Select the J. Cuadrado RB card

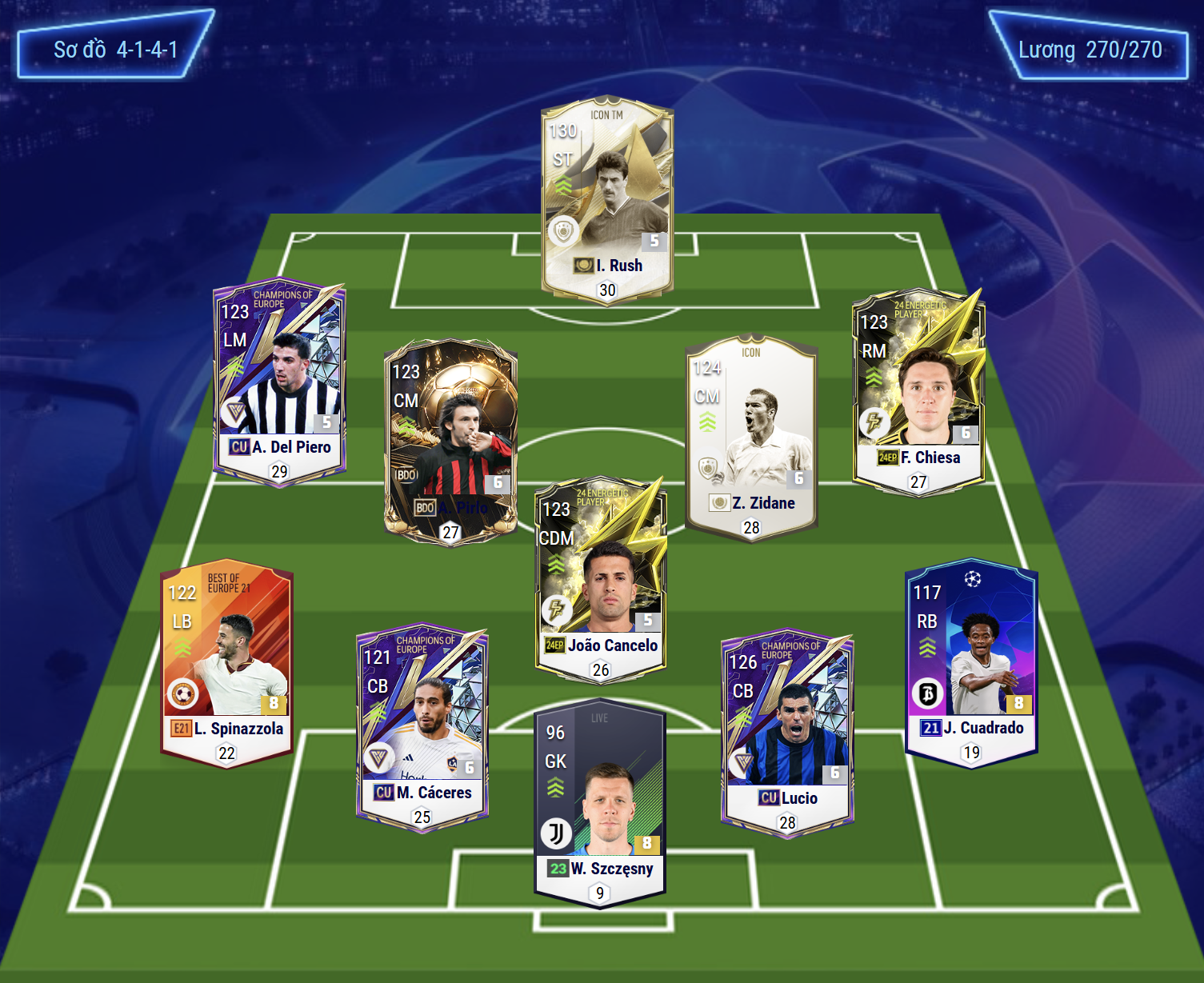pos(970,661)
